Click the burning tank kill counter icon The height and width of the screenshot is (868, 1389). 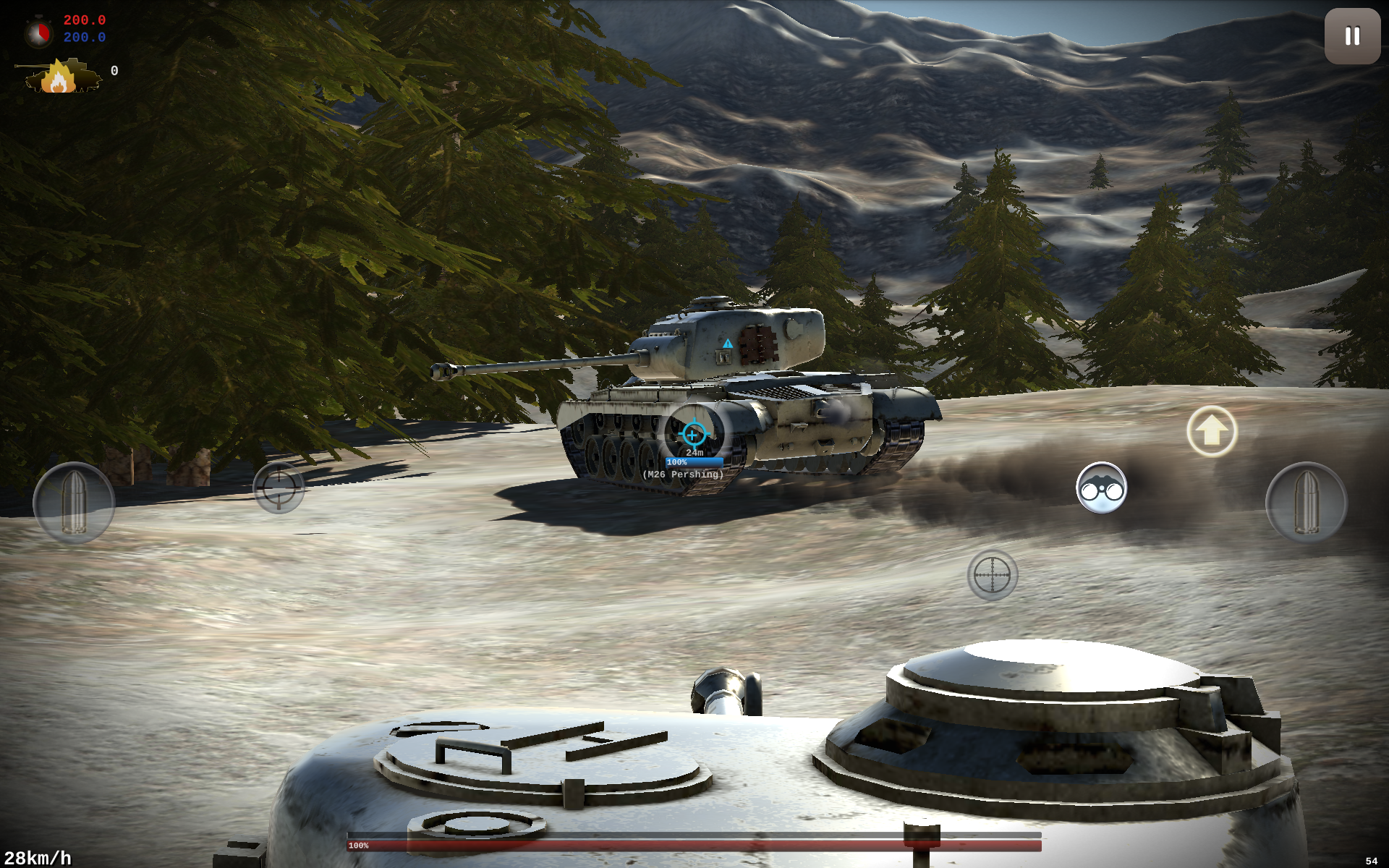click(61, 75)
